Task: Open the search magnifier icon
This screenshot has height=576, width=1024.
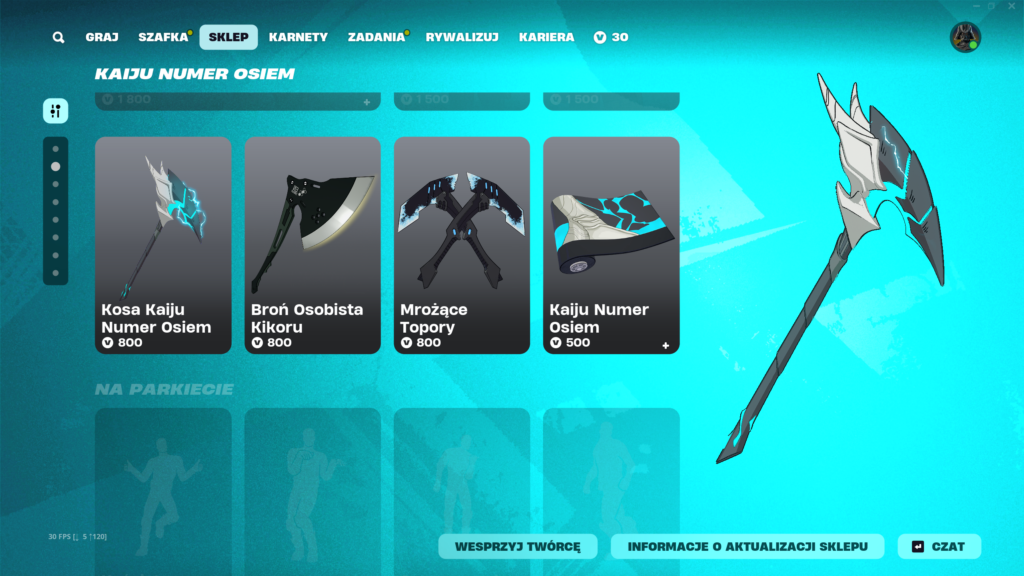Action: [x=59, y=38]
